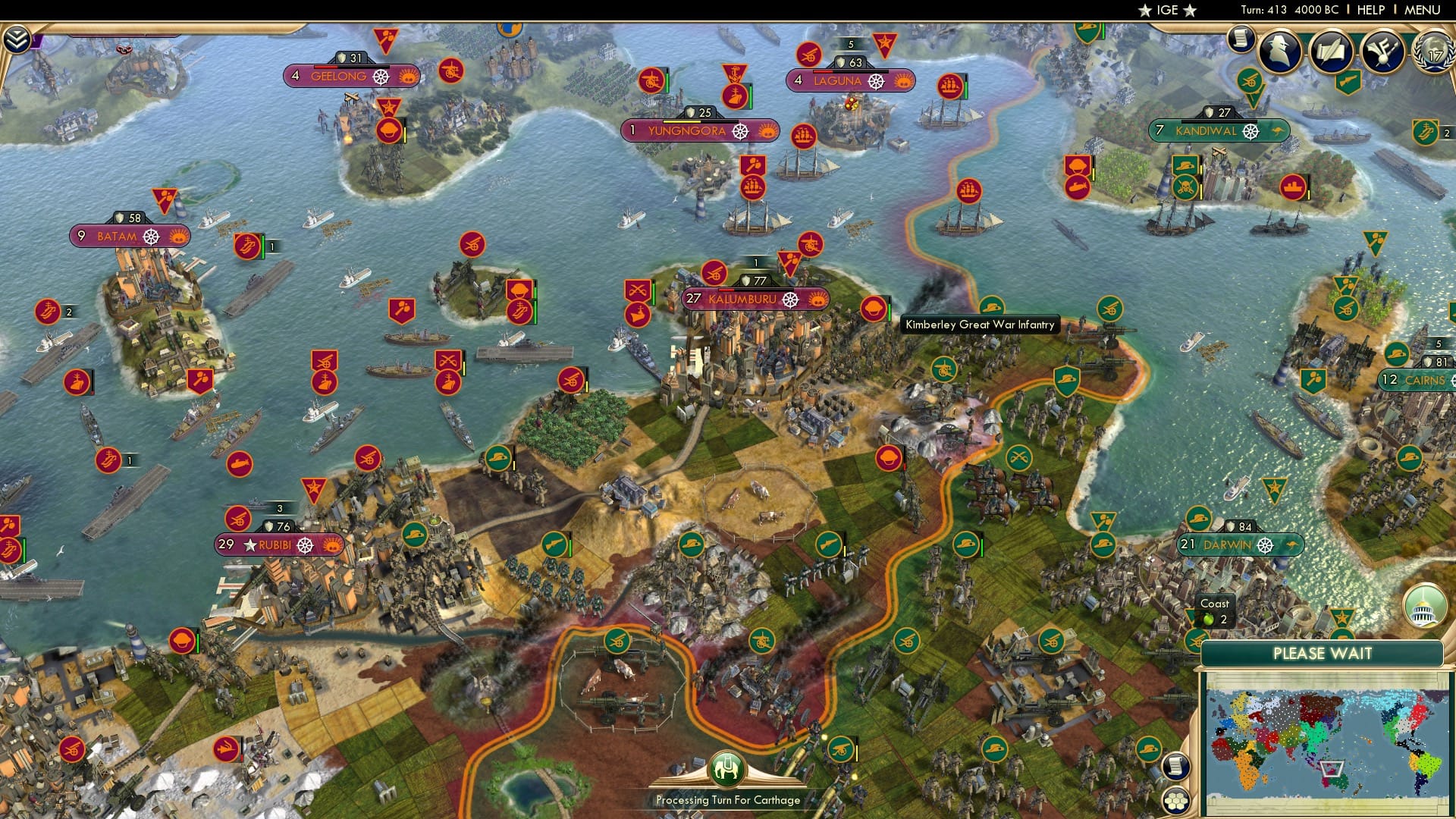Toggle the hex grid with the hexagon button
The height and width of the screenshot is (819, 1456).
tap(1175, 801)
